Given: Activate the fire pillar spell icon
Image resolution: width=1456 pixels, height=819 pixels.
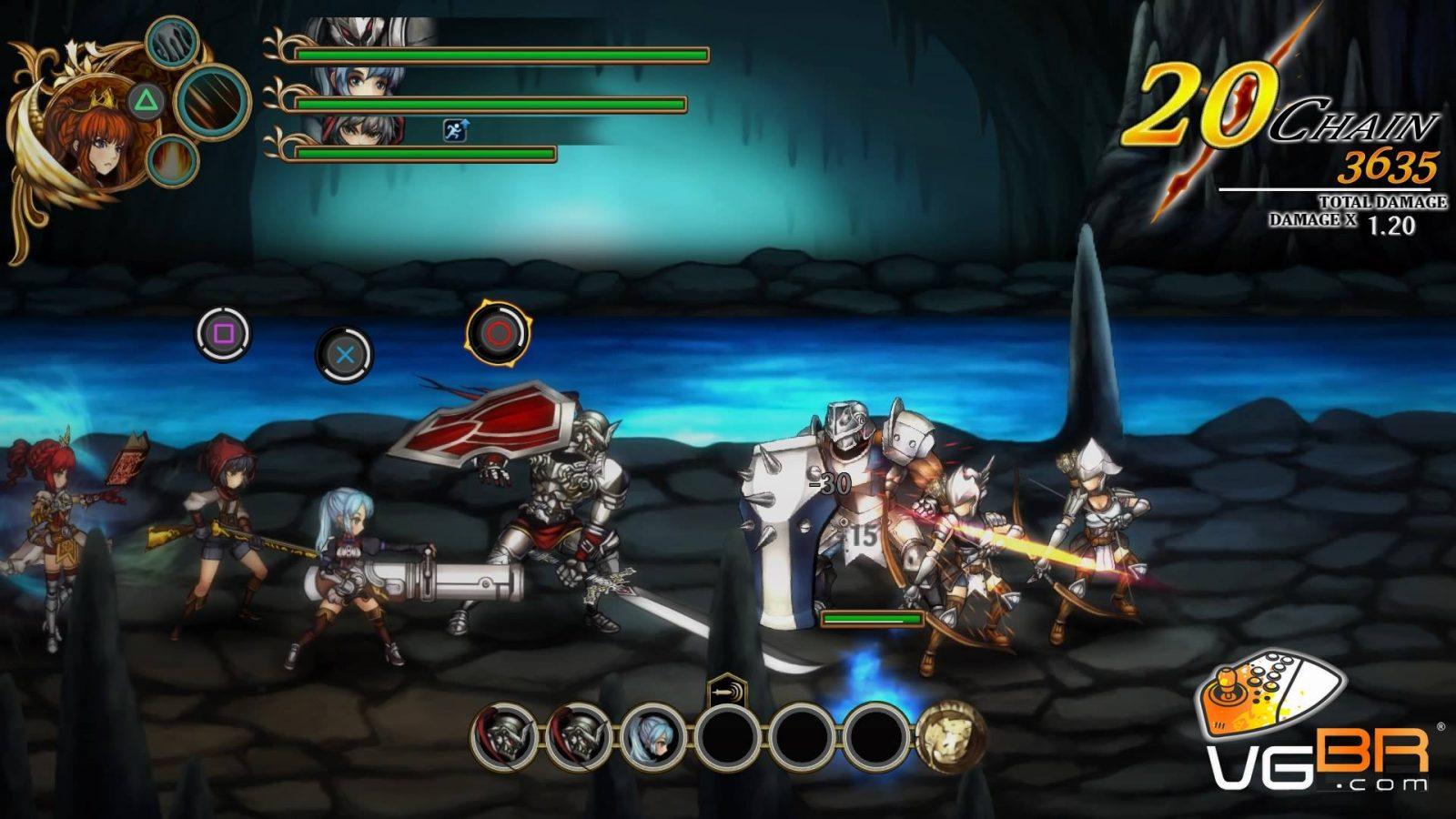Looking at the screenshot, I should [x=171, y=161].
